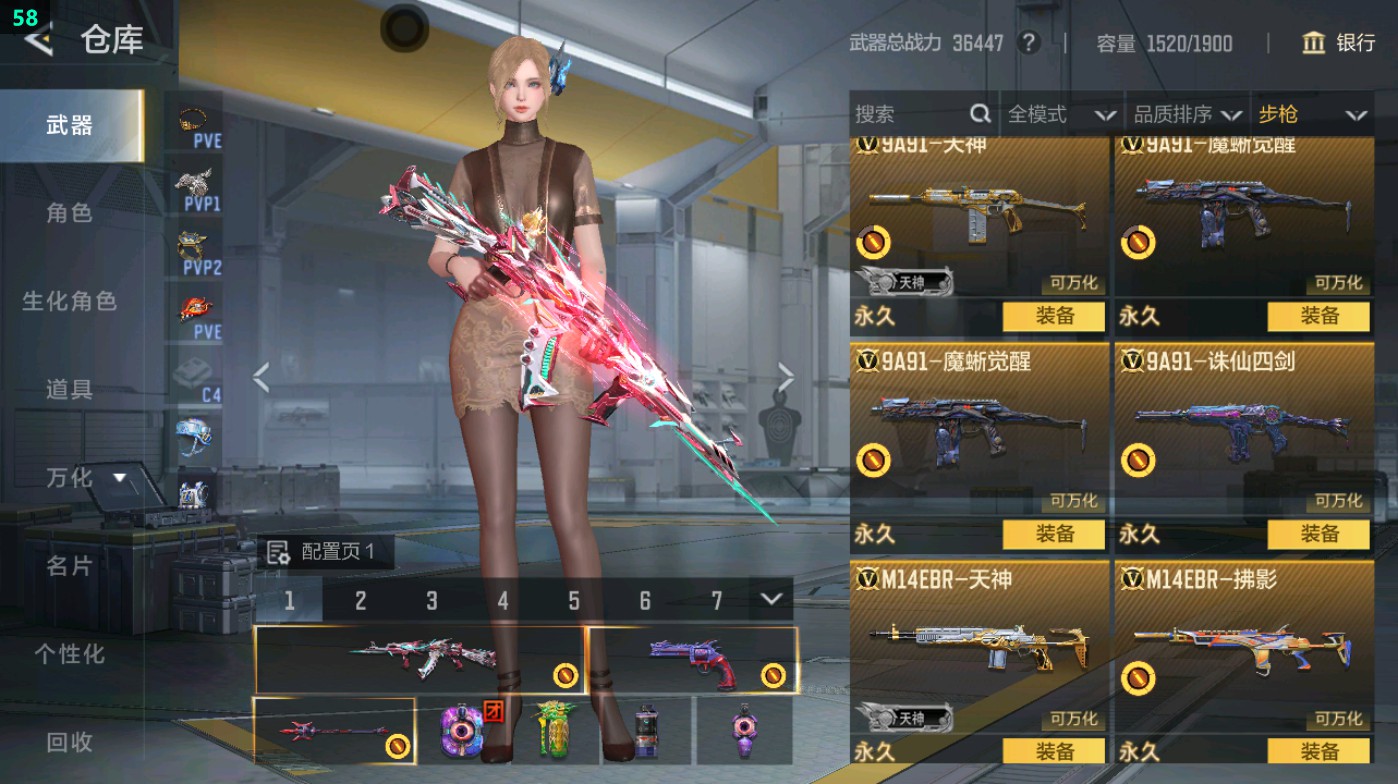The width and height of the screenshot is (1398, 784).
Task: Open the 全模式 mode filter dropdown
Action: click(x=1060, y=115)
